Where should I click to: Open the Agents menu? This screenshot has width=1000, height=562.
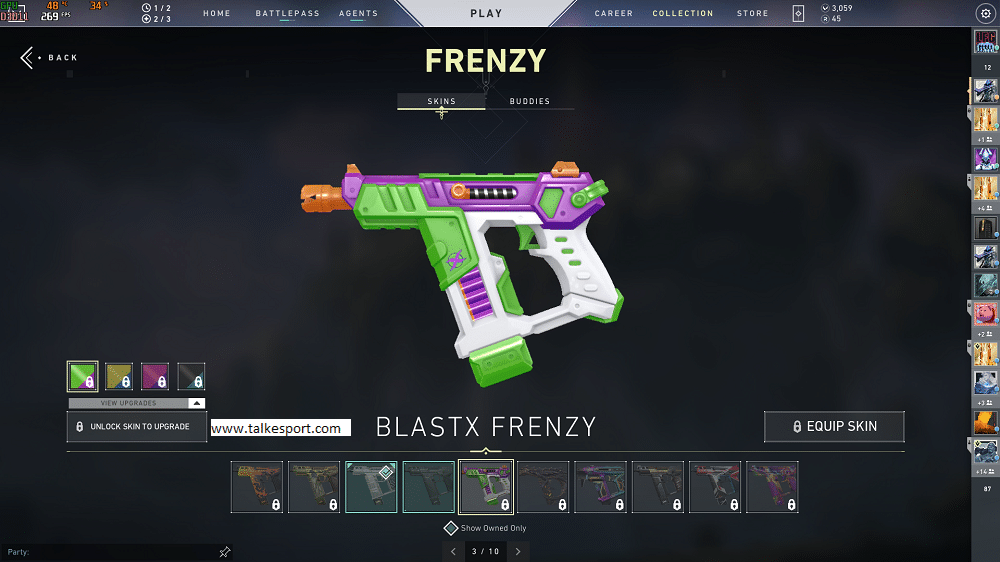pyautogui.click(x=358, y=14)
